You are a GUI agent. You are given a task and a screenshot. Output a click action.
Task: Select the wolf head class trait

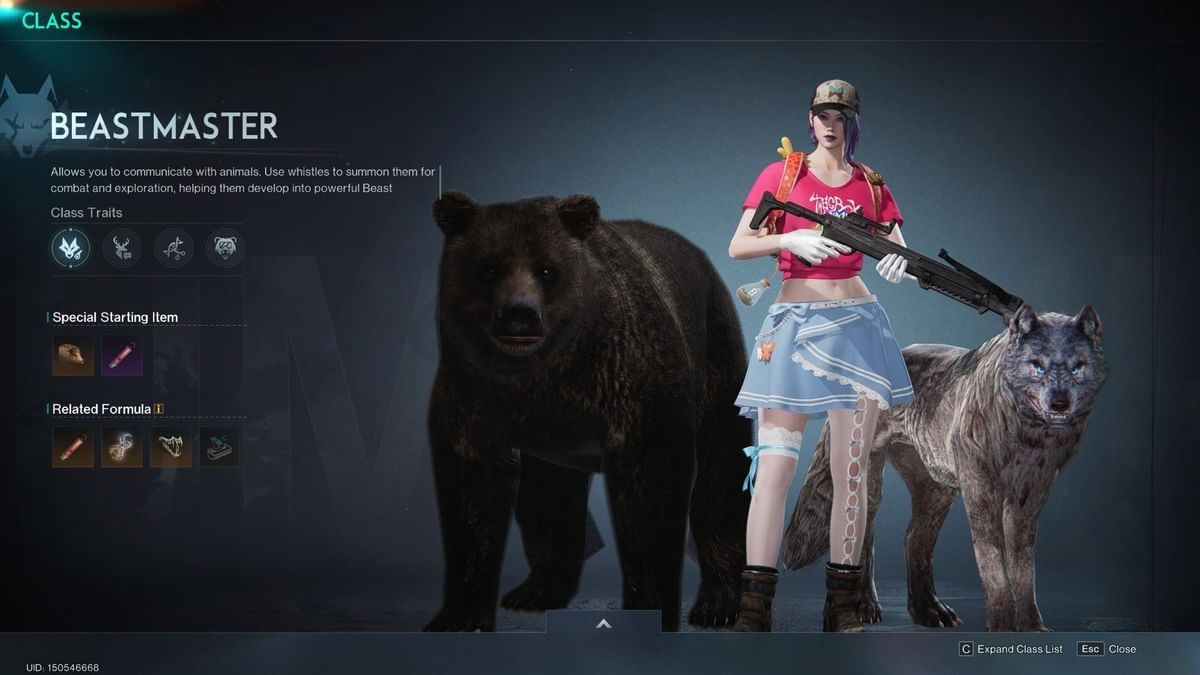71,248
